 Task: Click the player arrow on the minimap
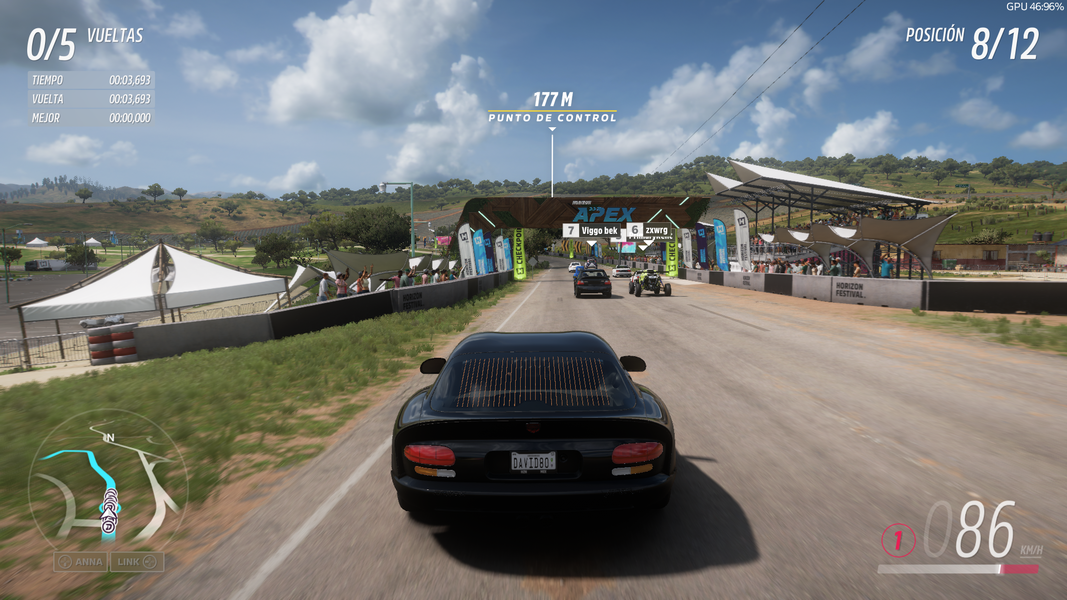pyautogui.click(x=108, y=522)
